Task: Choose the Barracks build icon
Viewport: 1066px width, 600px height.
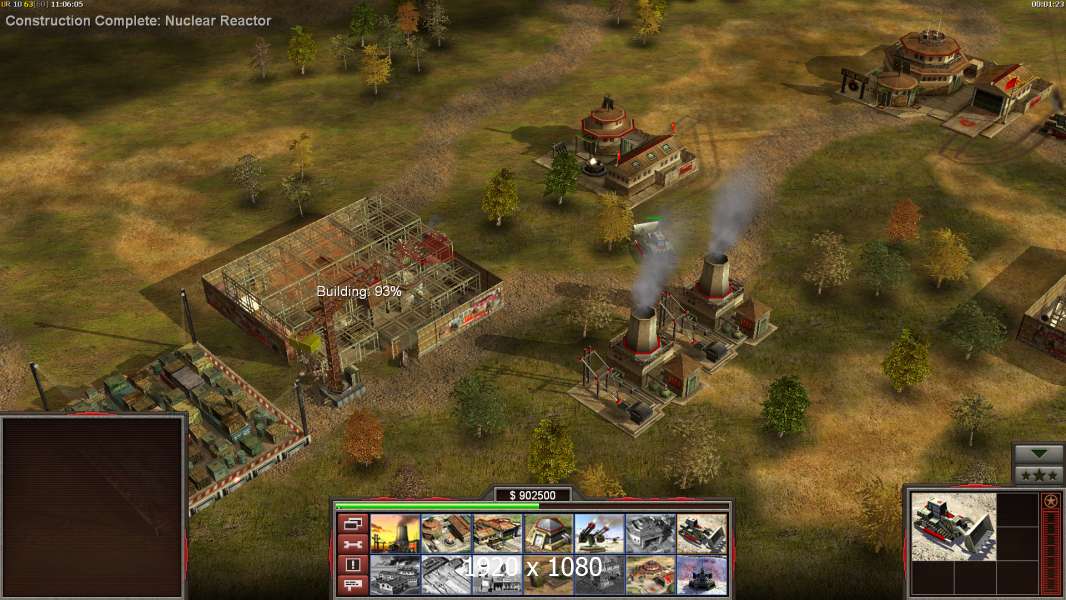Action: tap(446, 533)
